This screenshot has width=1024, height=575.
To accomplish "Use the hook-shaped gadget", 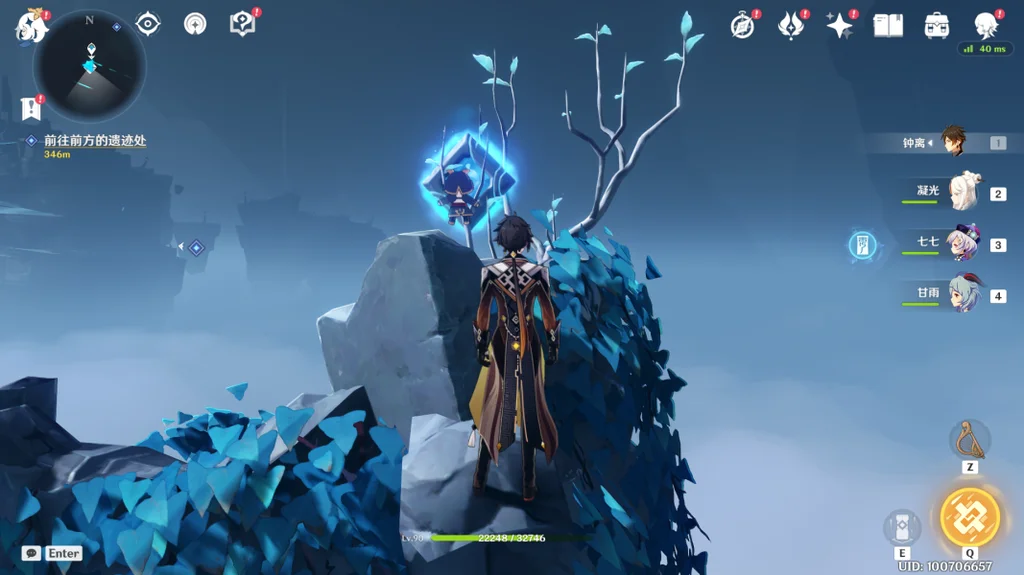I will coord(969,440).
